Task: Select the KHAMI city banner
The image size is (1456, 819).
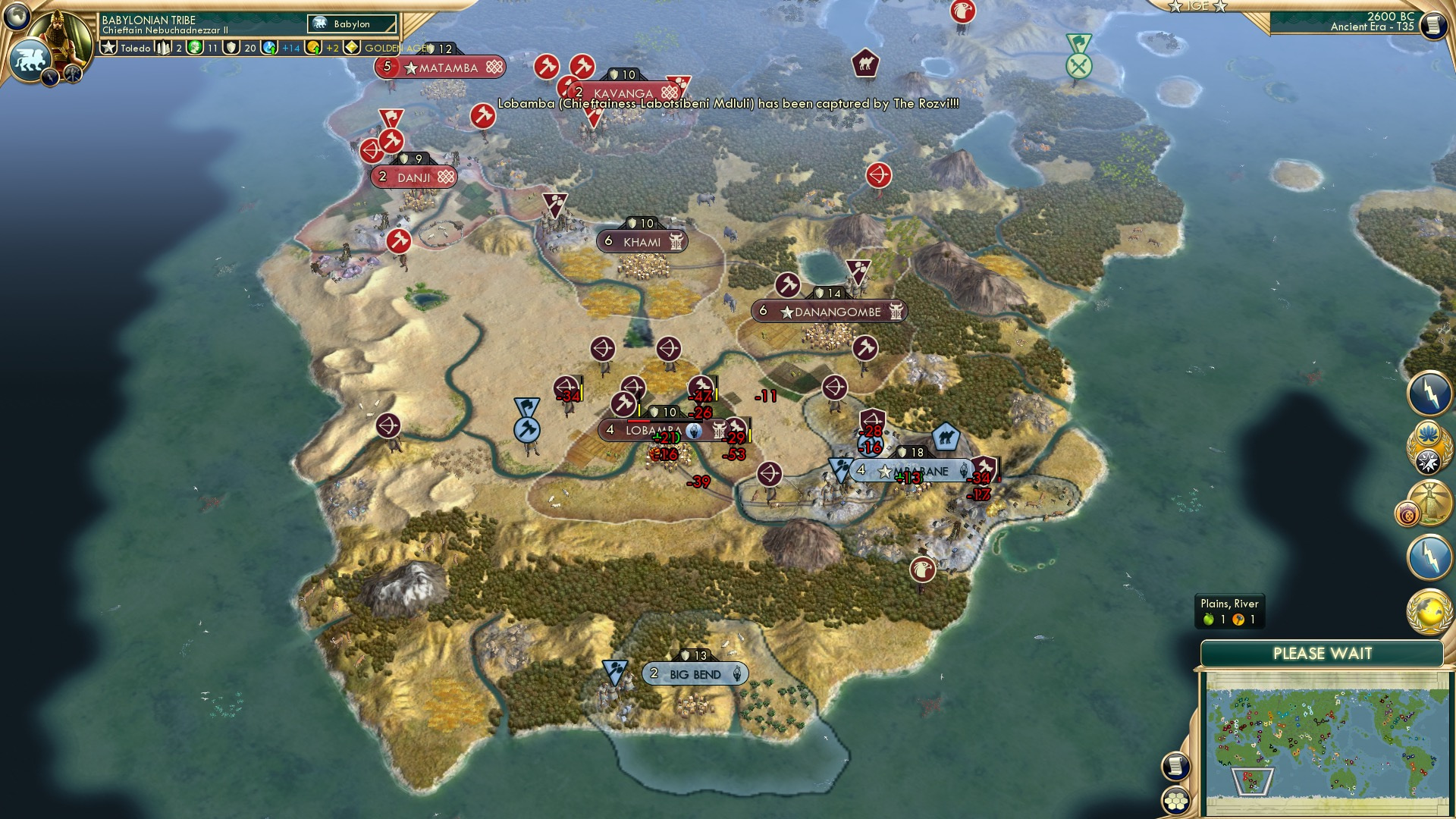Action: [642, 241]
